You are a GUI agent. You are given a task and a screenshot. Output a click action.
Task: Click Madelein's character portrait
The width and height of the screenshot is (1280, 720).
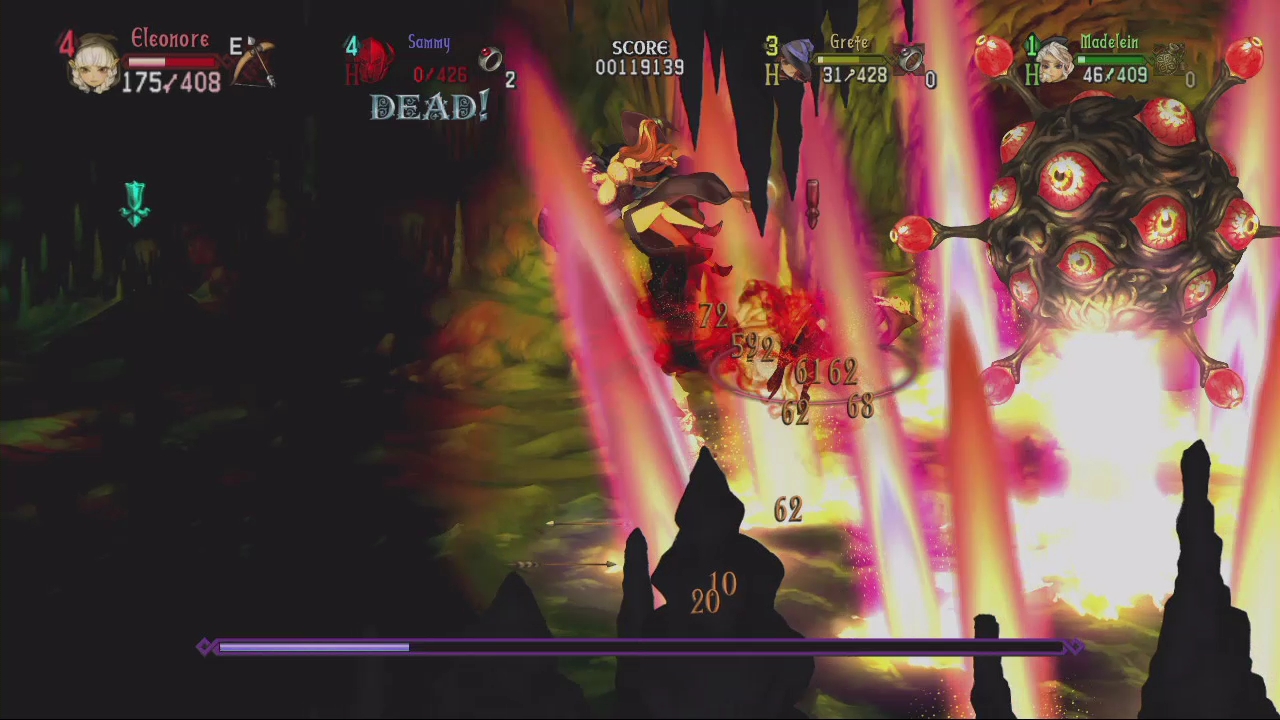[1053, 60]
